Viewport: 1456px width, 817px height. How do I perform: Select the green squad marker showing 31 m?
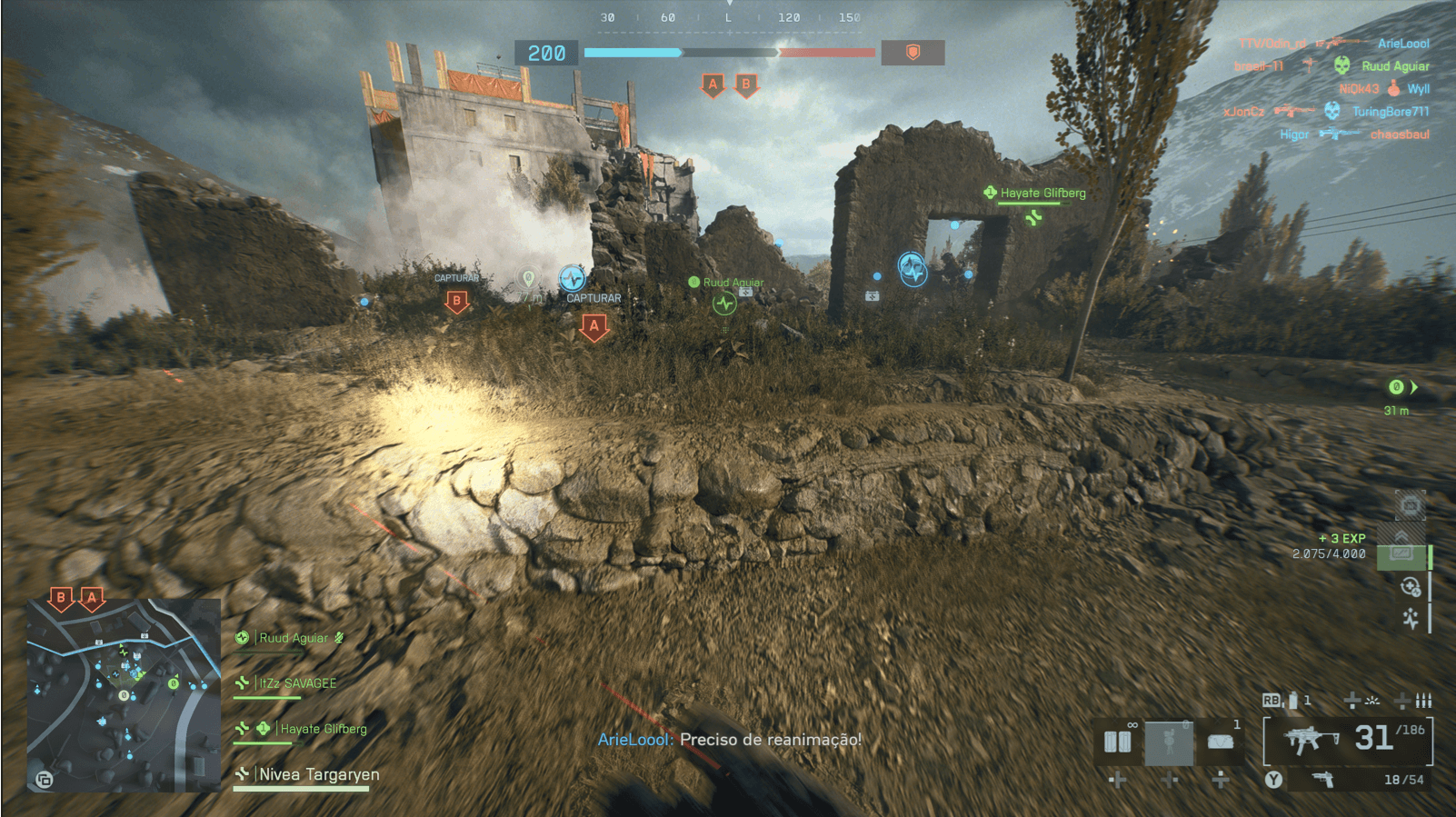1397,388
